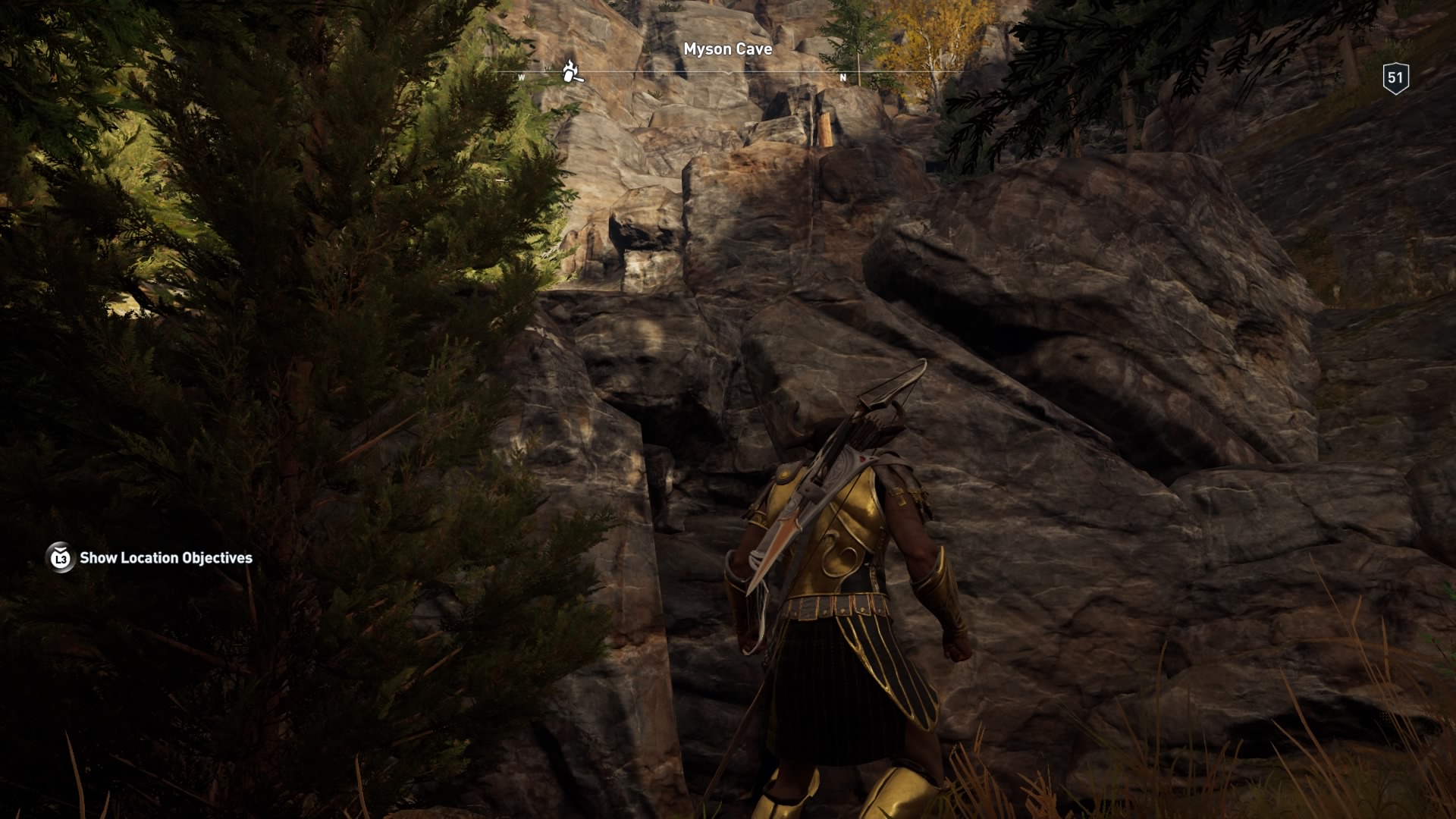Viewport: 1456px width, 819px height.
Task: Click Show Location Objectives text
Action: pyautogui.click(x=166, y=559)
